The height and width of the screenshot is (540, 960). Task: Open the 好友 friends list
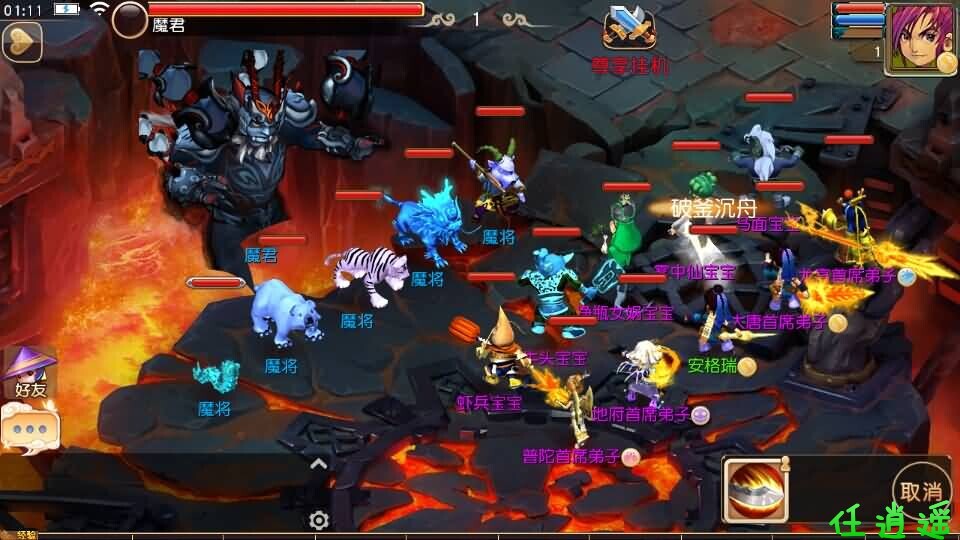[29, 370]
